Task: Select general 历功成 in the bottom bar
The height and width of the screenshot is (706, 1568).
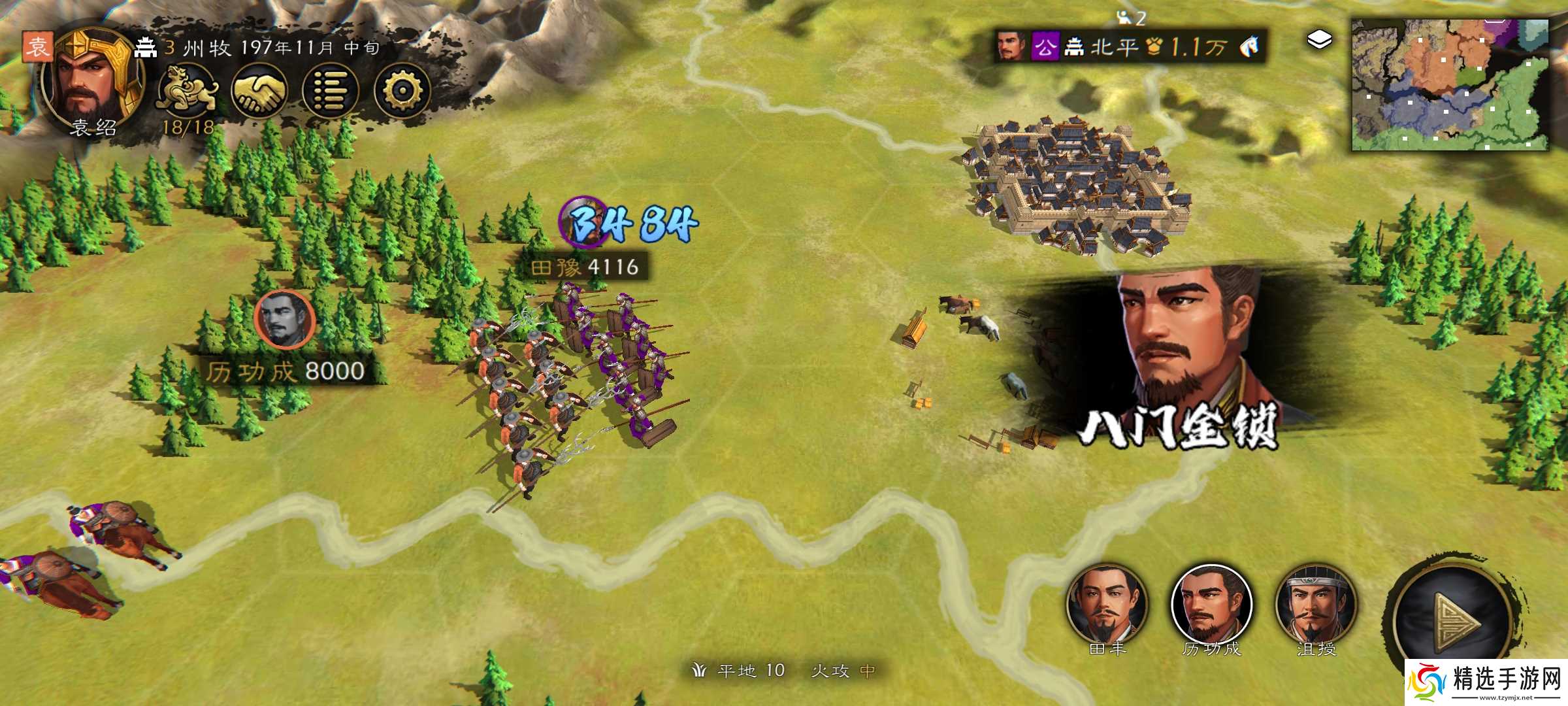Action: 1212,605
